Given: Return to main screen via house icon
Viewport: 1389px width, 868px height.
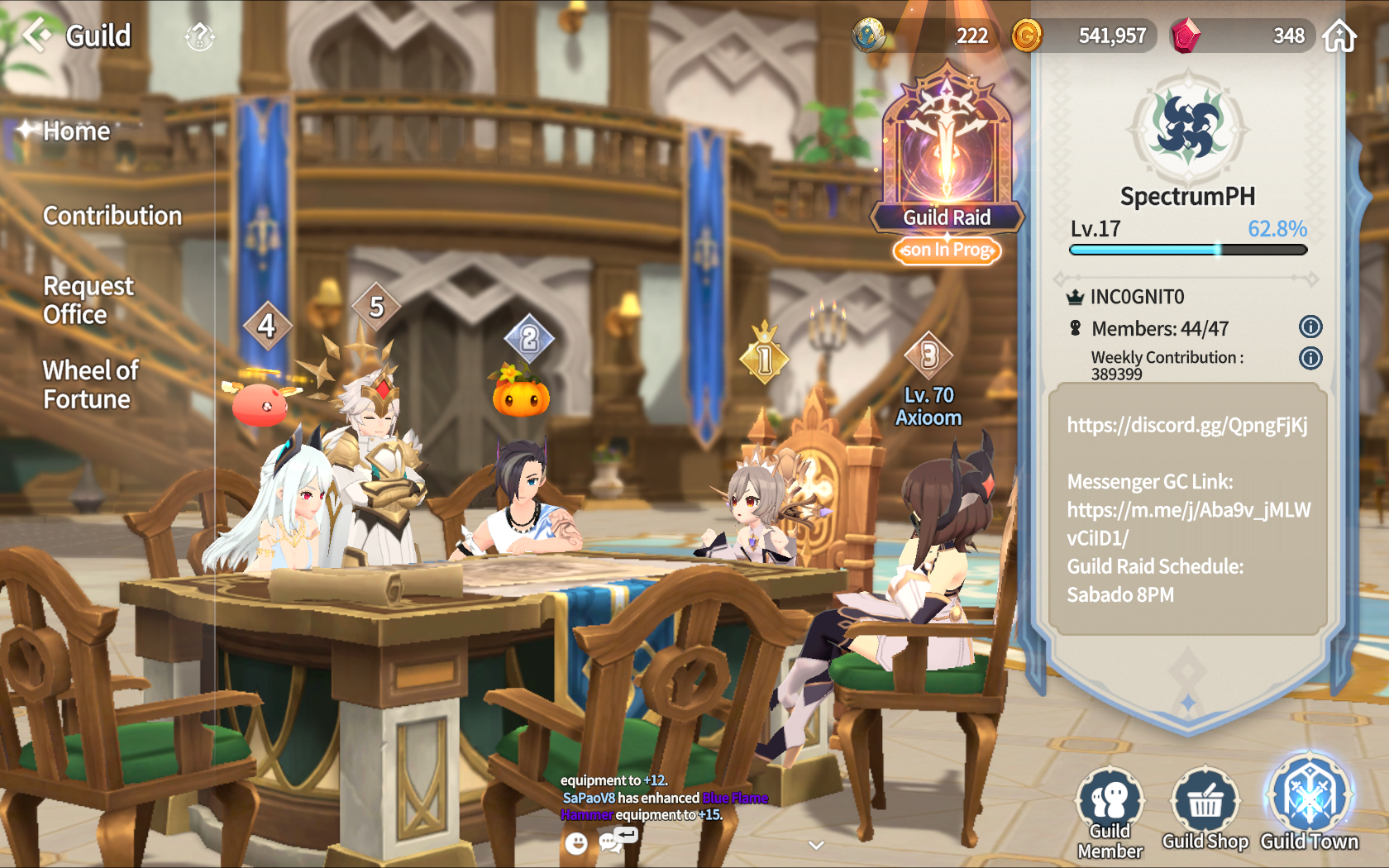Looking at the screenshot, I should [1339, 36].
